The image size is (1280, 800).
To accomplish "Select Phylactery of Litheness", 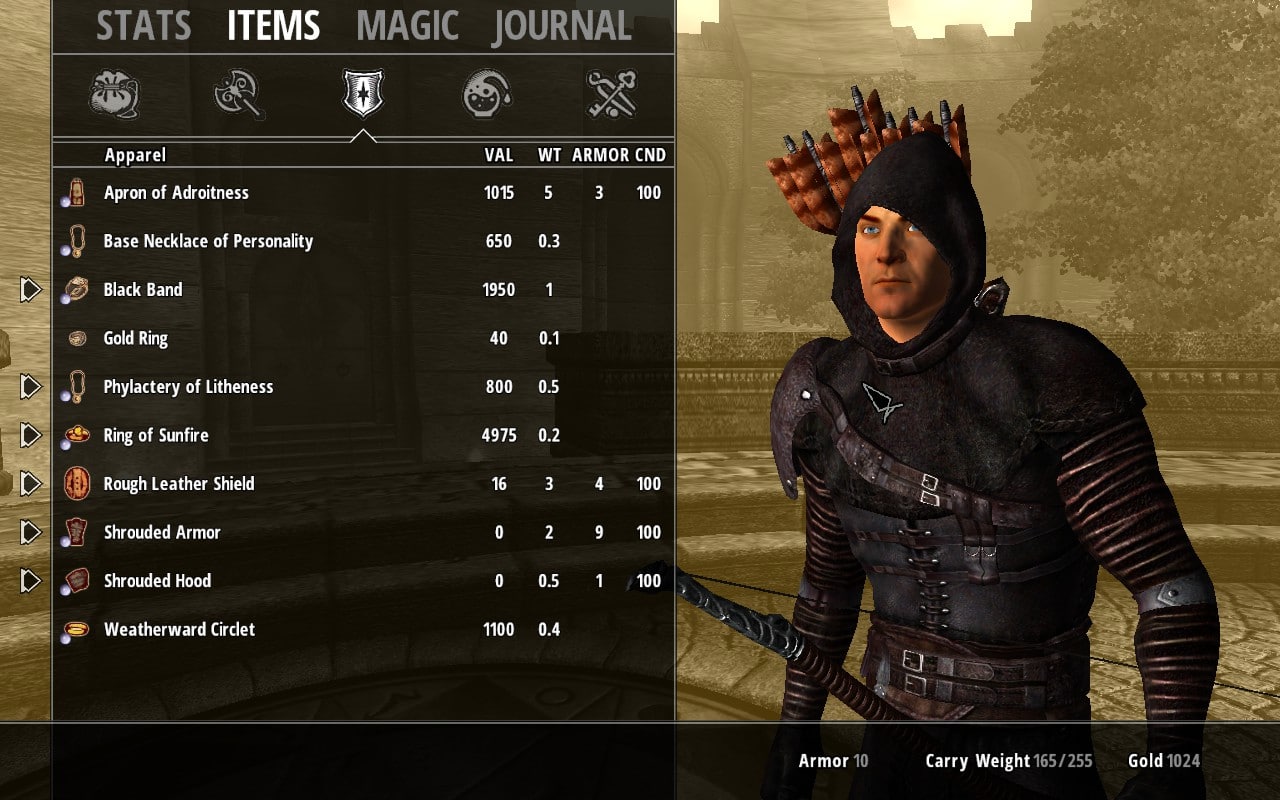I will click(188, 387).
